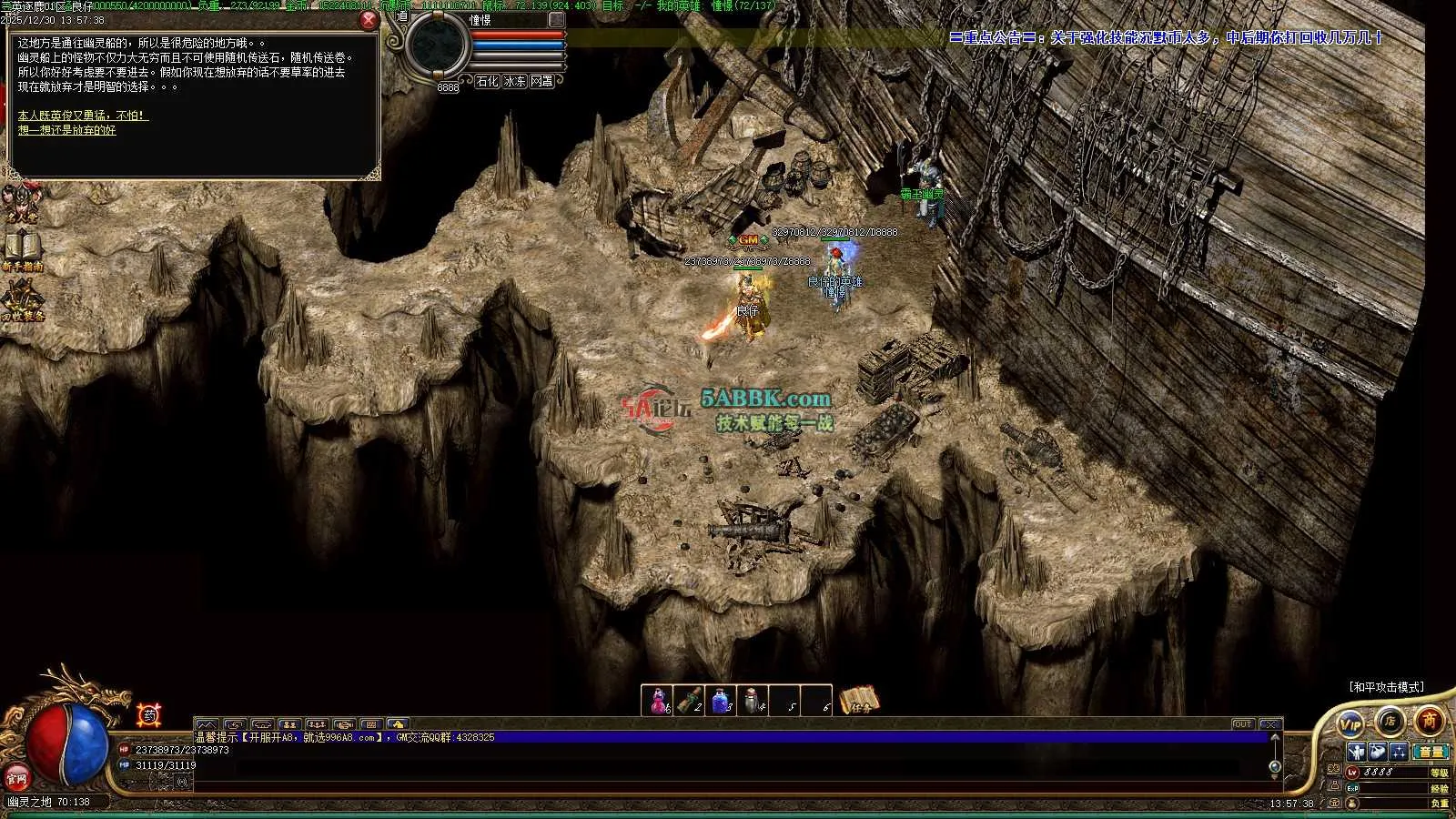Image resolution: width=1456 pixels, height=819 pixels.
Task: Click the OUT button above the chat
Action: [x=1243, y=724]
